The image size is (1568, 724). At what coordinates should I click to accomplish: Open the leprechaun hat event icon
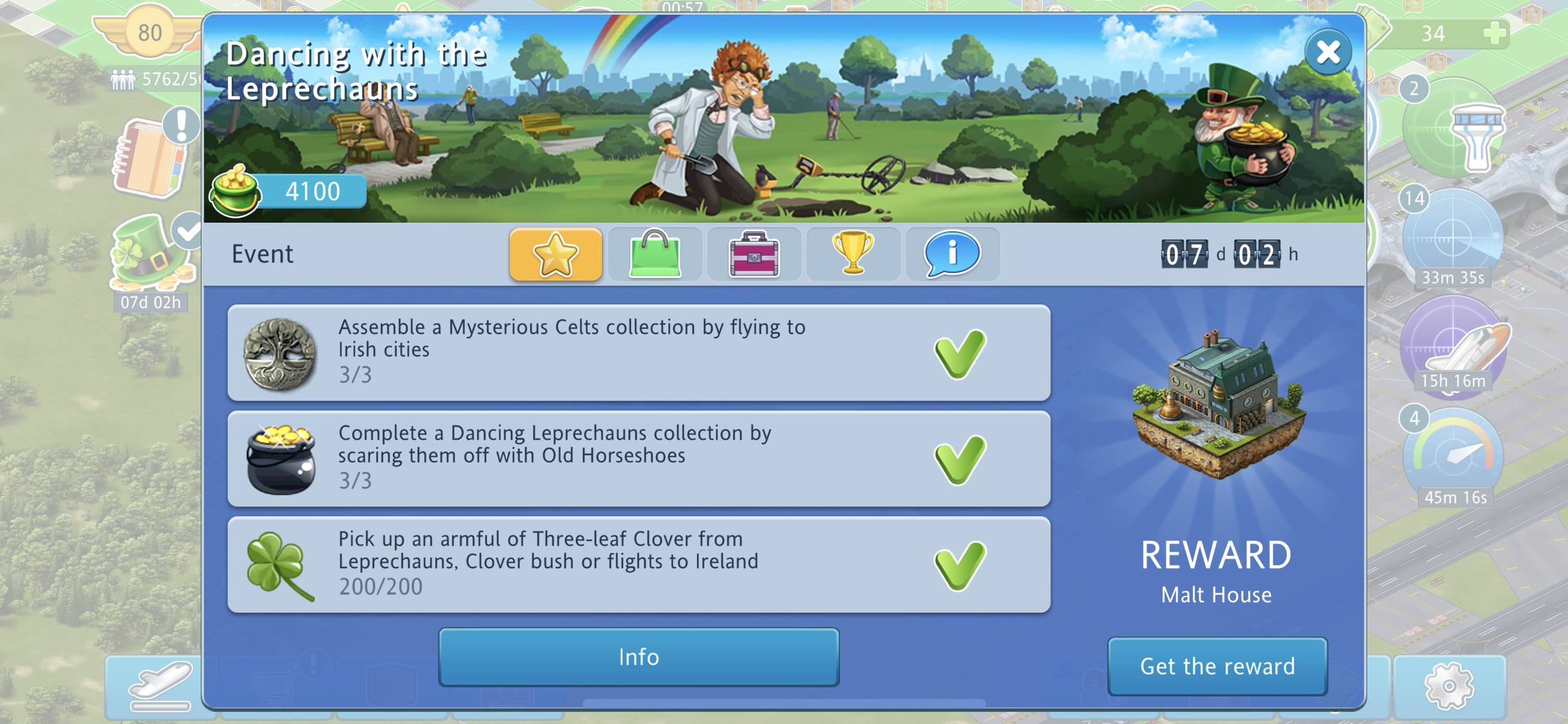(x=151, y=255)
